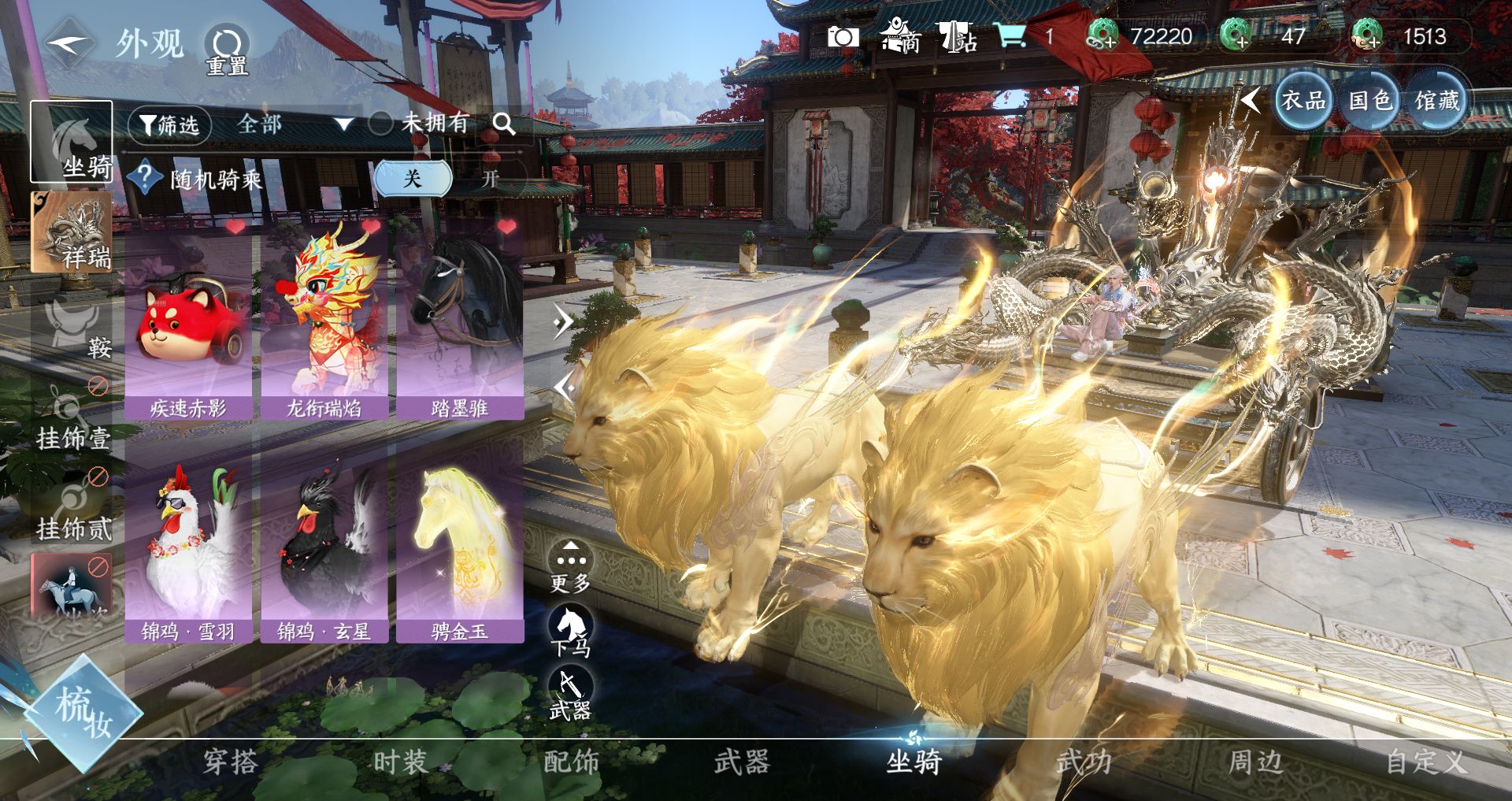Viewport: 1512px width, 801px height.
Task: Expand the 全部 dropdown
Action: coord(293,124)
